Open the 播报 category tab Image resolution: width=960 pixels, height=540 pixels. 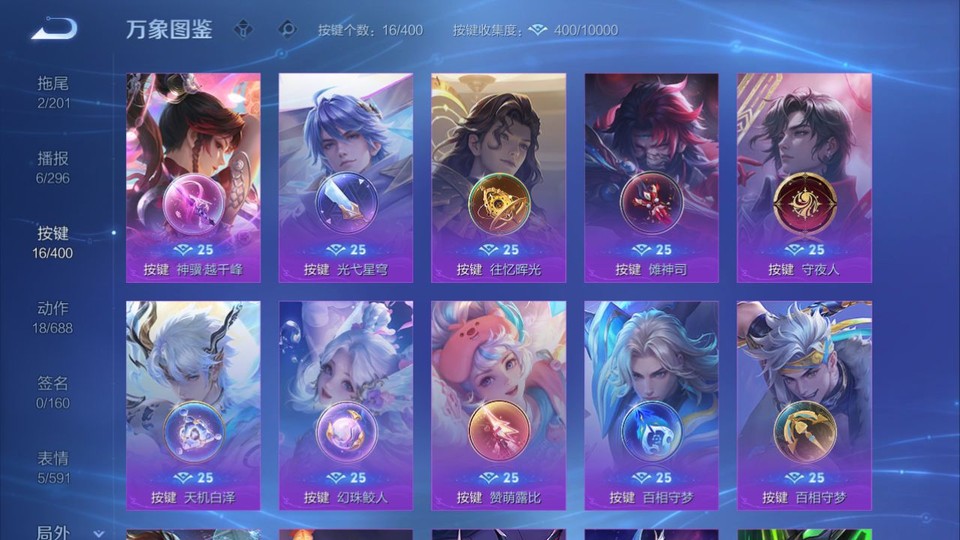click(x=53, y=167)
